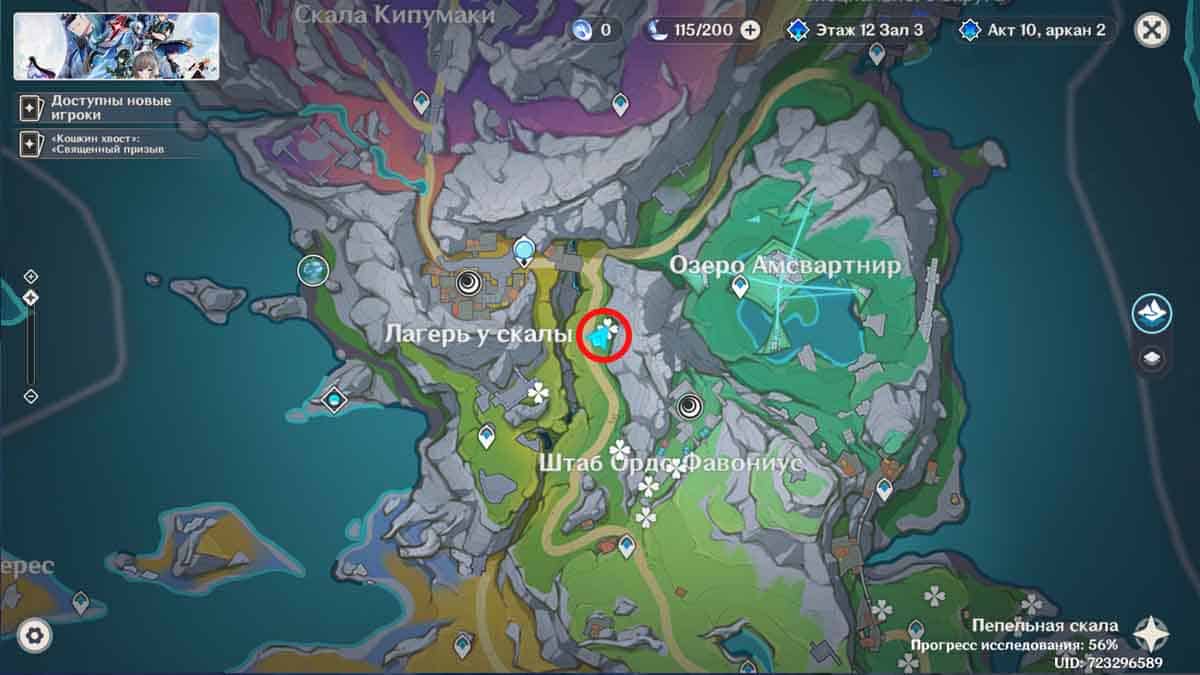Select the cyan marker inside the red circle
The image size is (1200, 675).
(x=601, y=337)
